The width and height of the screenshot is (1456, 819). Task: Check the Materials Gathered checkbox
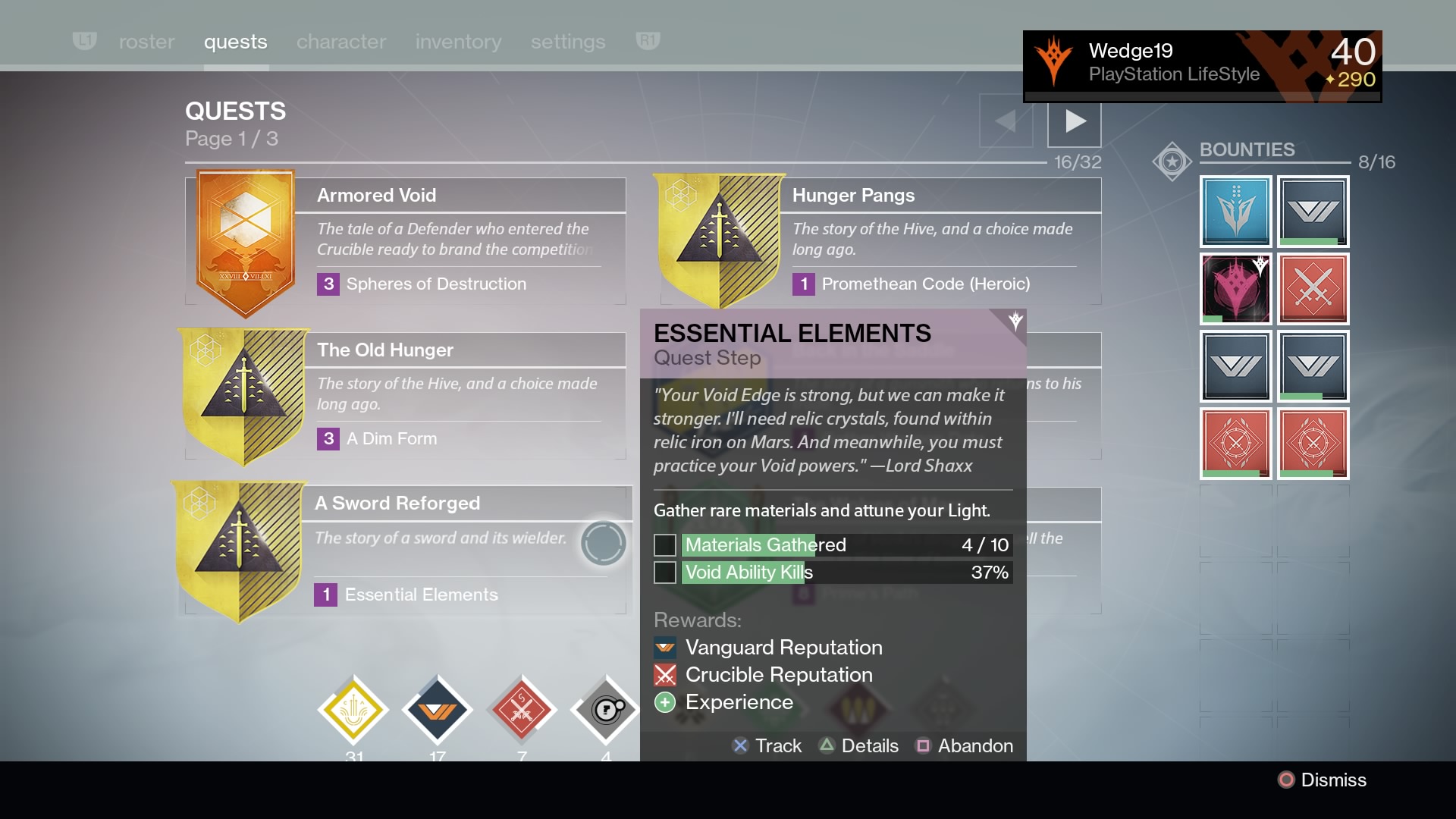pos(664,544)
